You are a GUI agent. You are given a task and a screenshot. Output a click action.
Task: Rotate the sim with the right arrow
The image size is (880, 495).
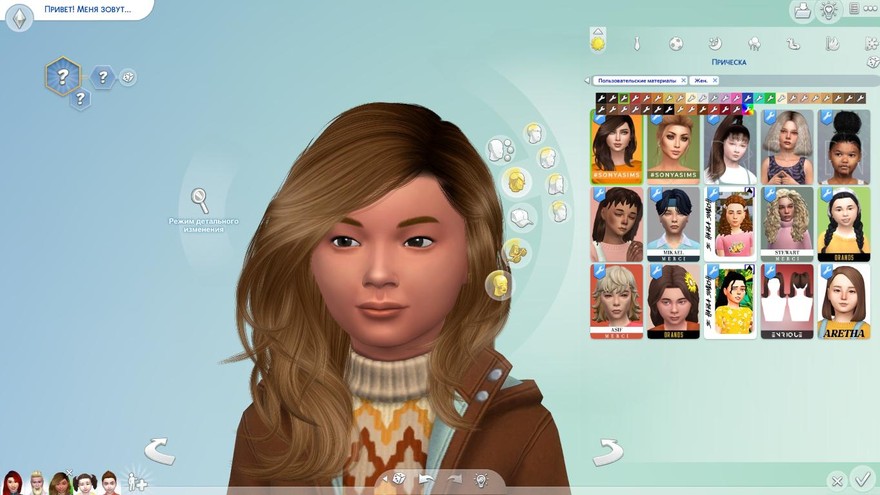point(608,453)
